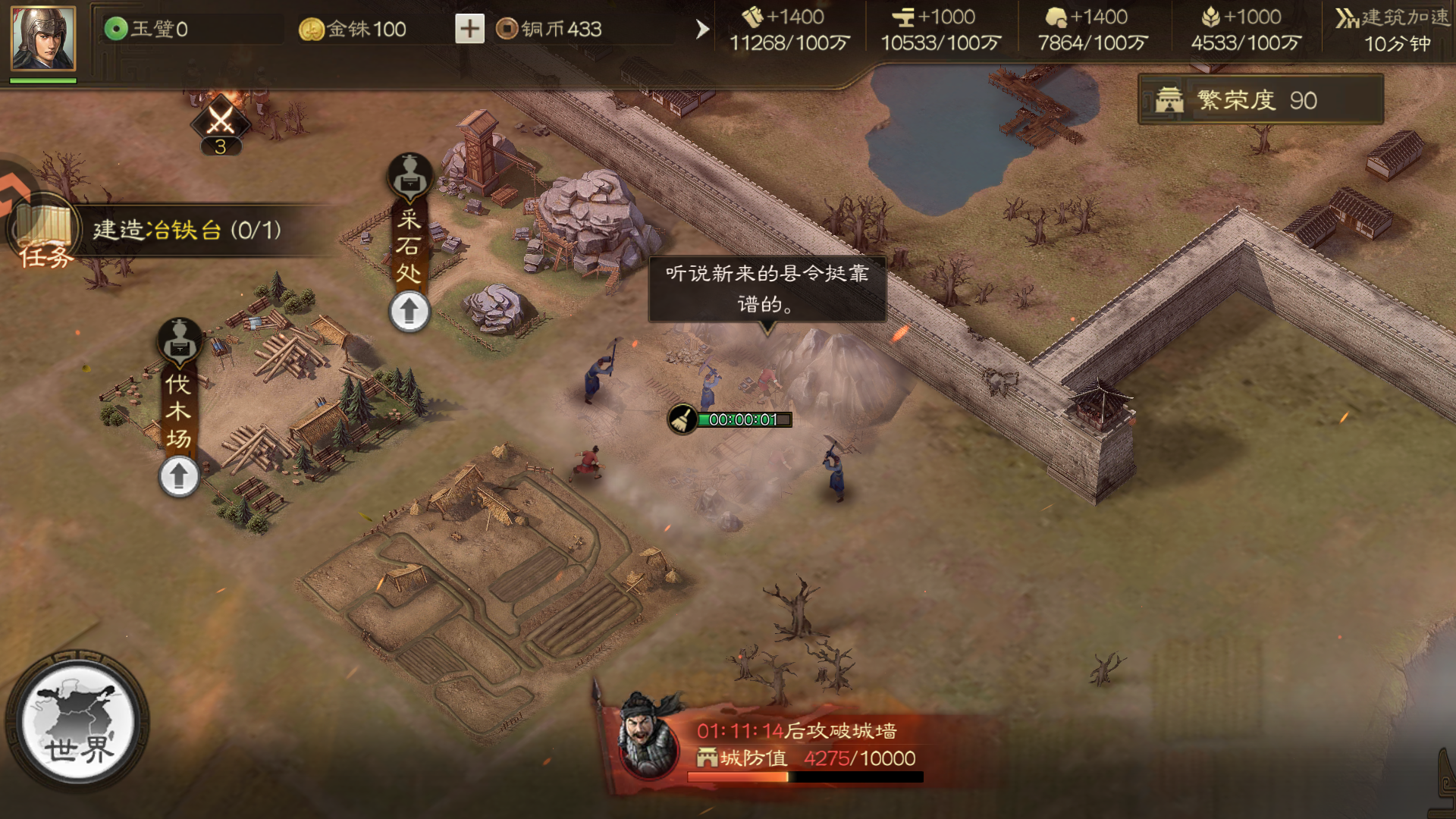1456x819 pixels.
Task: Check the 玉璧 jade currency
Action: 147,29
